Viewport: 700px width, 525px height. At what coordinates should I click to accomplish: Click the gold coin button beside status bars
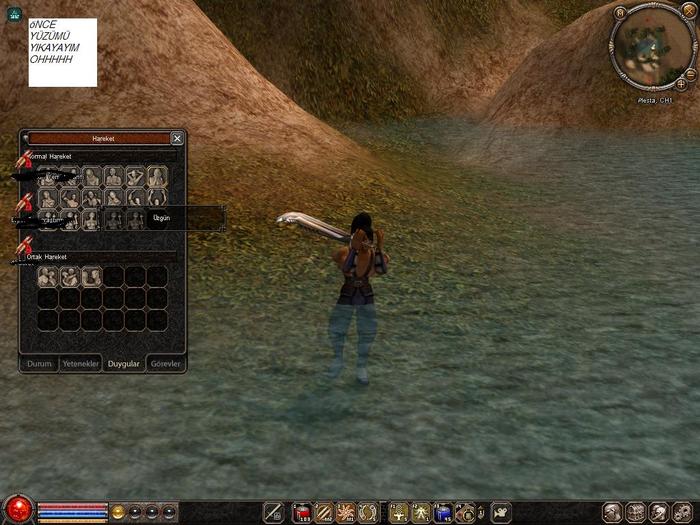click(118, 512)
